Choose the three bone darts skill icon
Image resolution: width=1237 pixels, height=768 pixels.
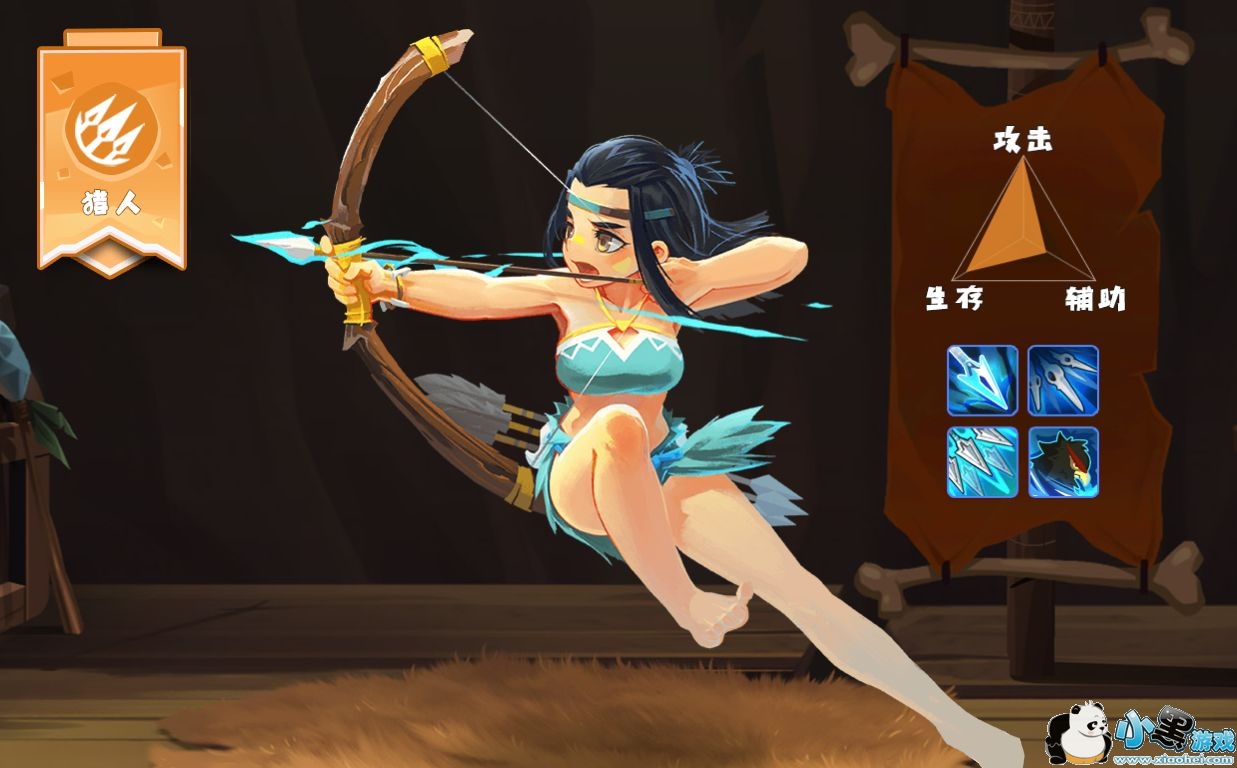(x=1063, y=380)
